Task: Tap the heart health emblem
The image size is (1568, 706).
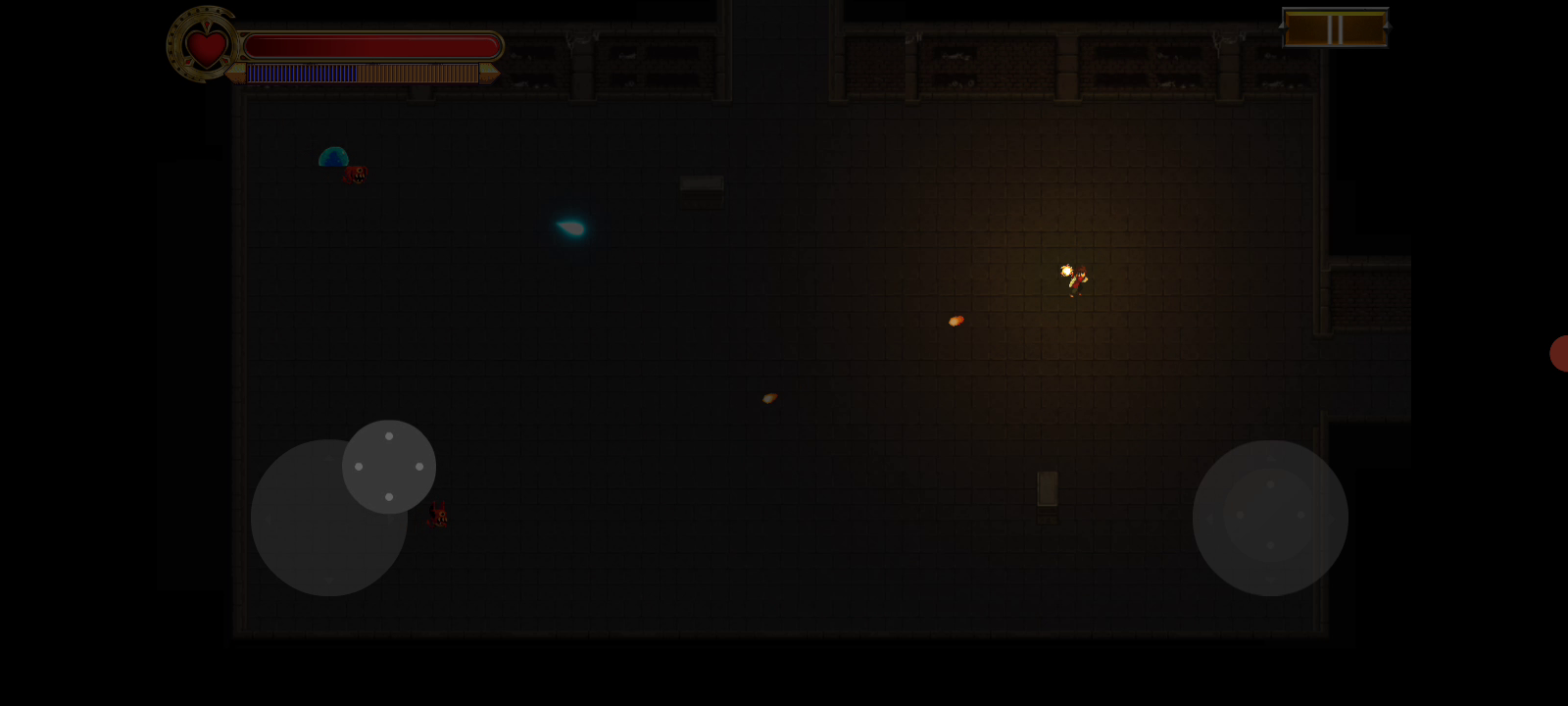Action: (x=204, y=45)
